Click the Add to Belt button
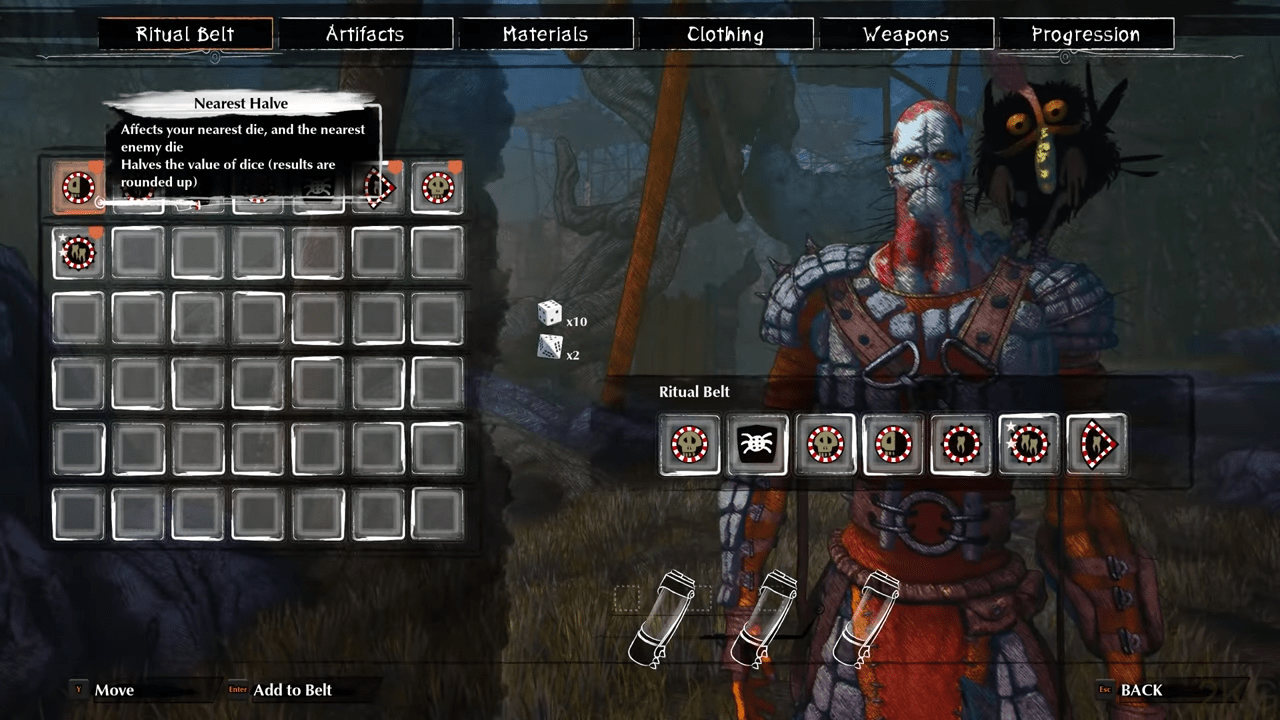 291,690
